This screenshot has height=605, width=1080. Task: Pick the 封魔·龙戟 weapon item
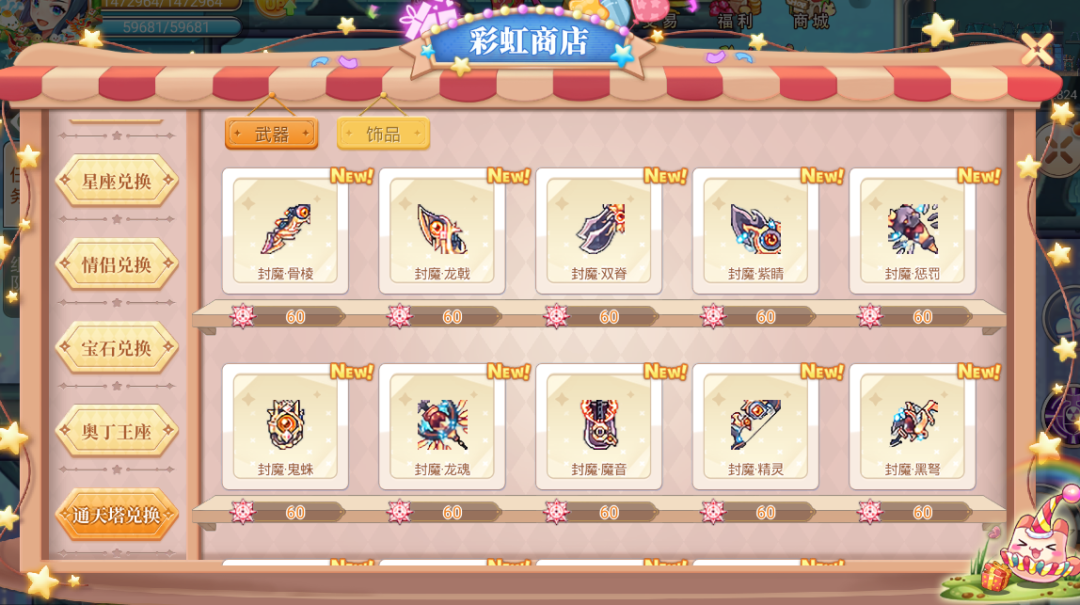(x=442, y=231)
